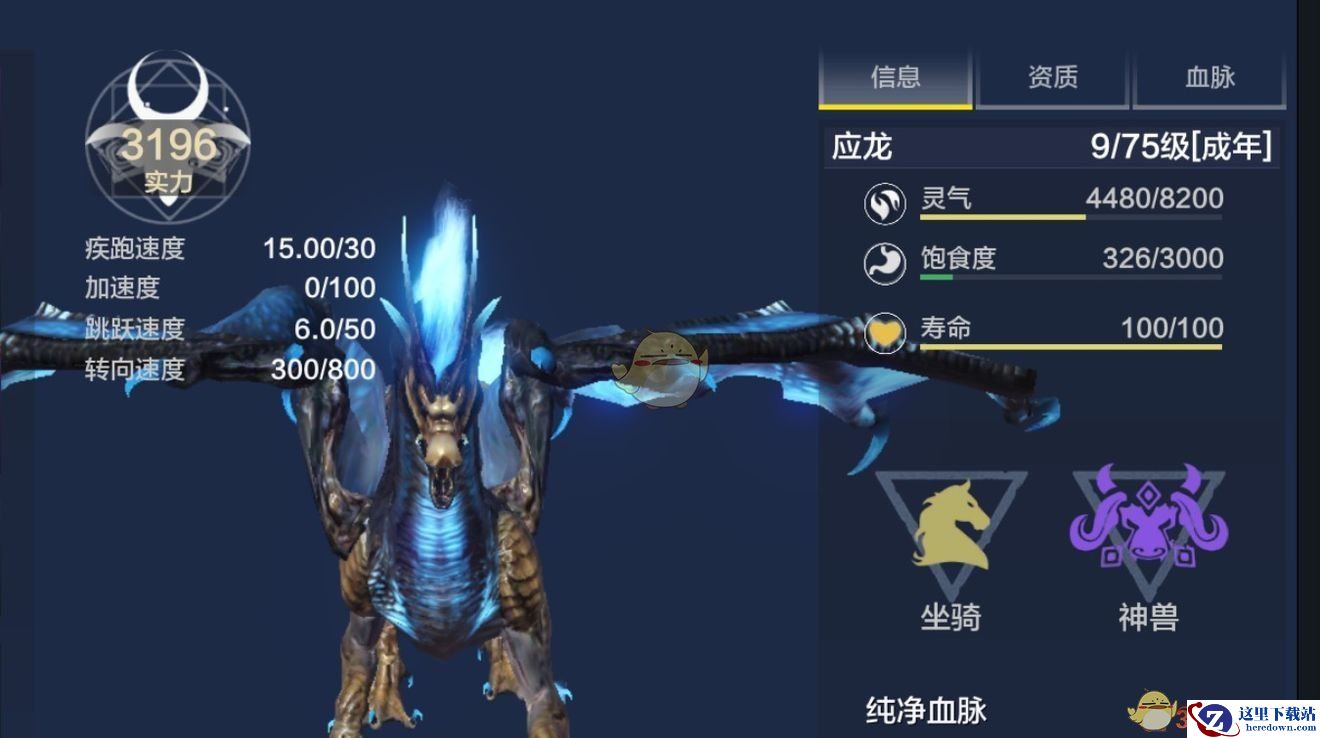Image resolution: width=1320 pixels, height=738 pixels.
Task: Switch to the 信息 tab
Action: click(895, 77)
